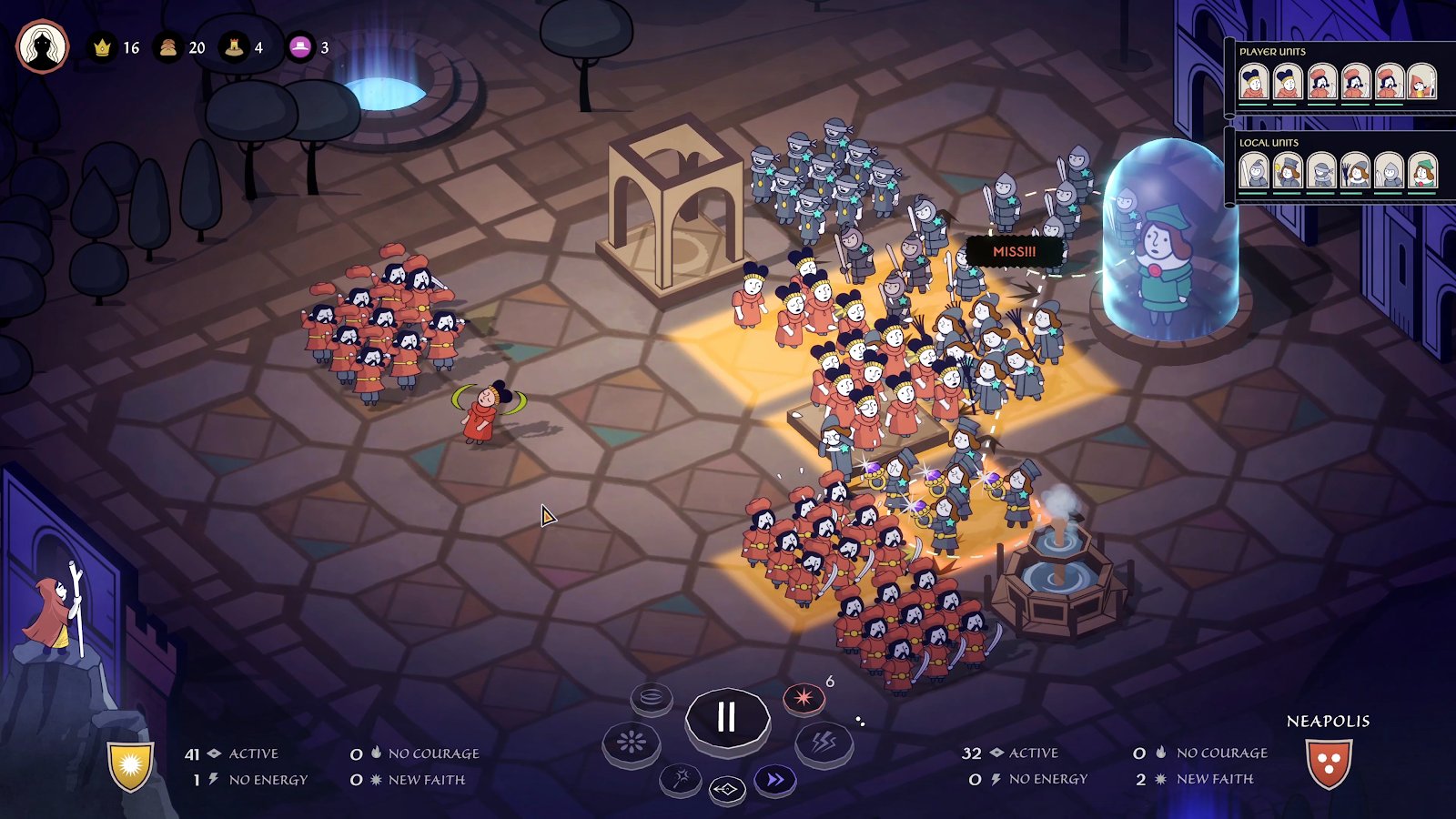Click the Neapolis red shield emblem
This screenshot has width=1456, height=819.
1328,763
